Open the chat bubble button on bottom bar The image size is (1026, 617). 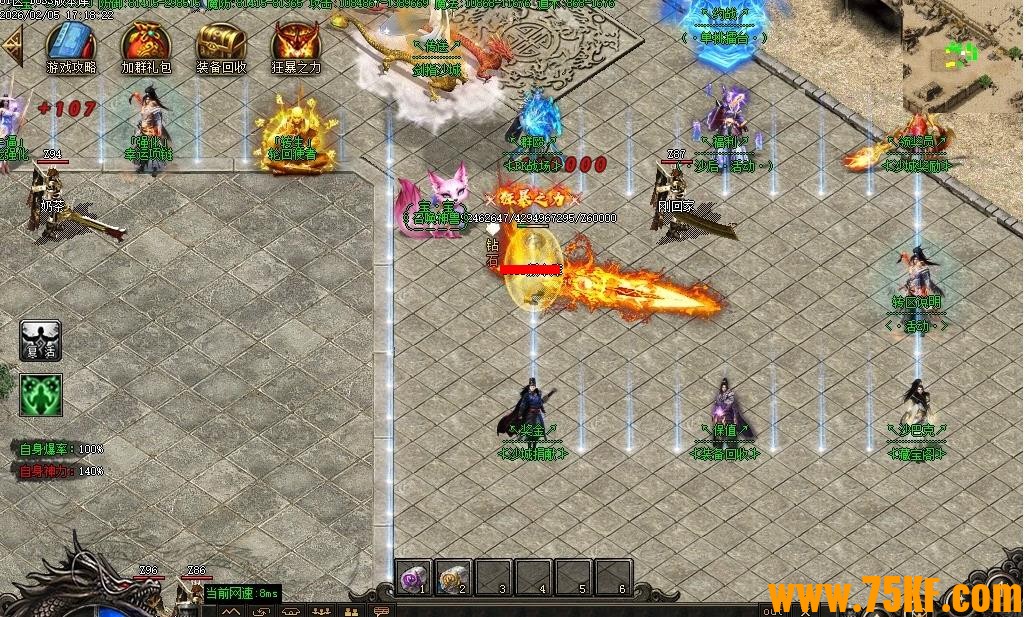click(x=380, y=610)
